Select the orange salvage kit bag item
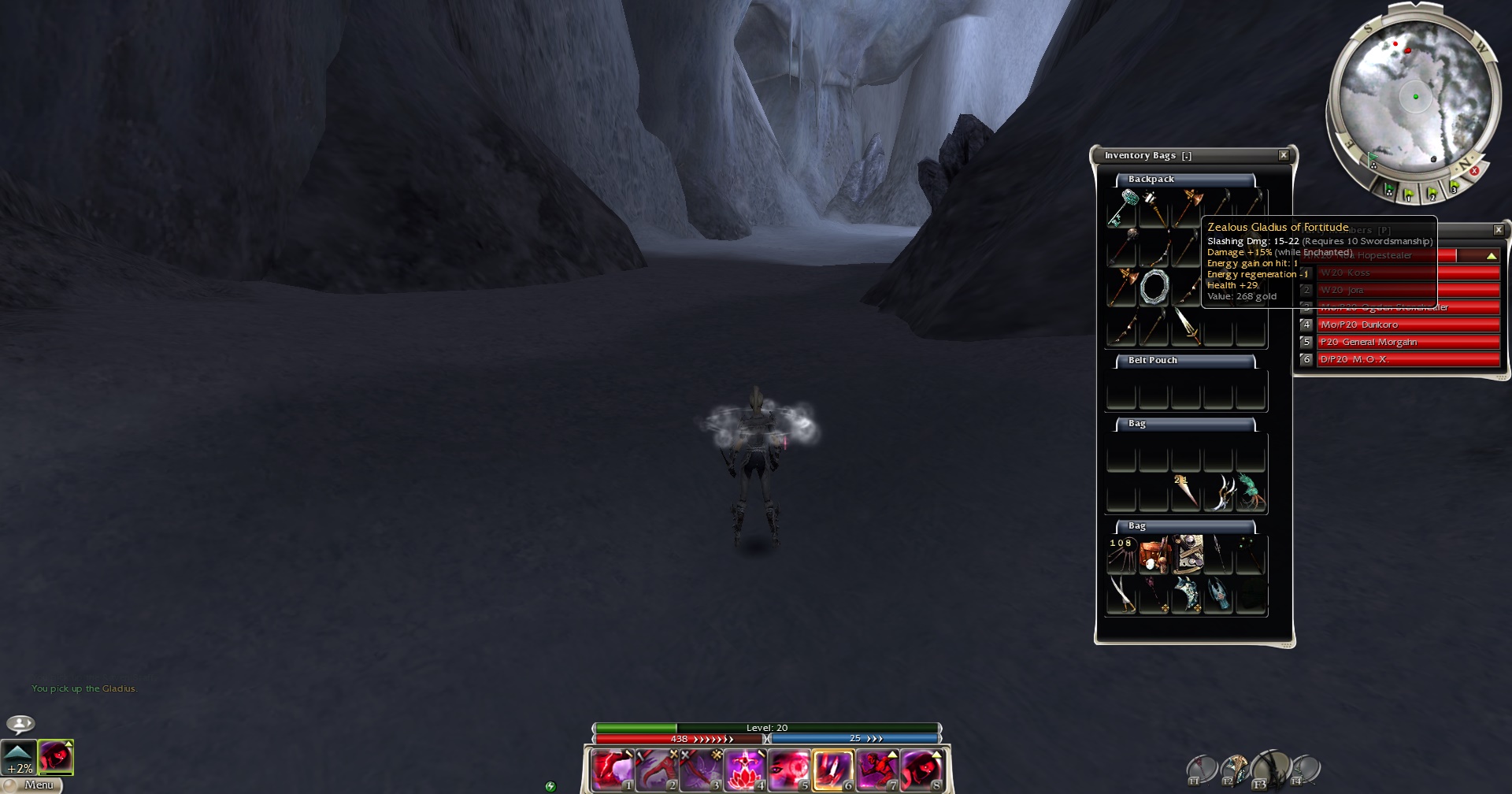Image resolution: width=1512 pixels, height=794 pixels. tap(1154, 555)
